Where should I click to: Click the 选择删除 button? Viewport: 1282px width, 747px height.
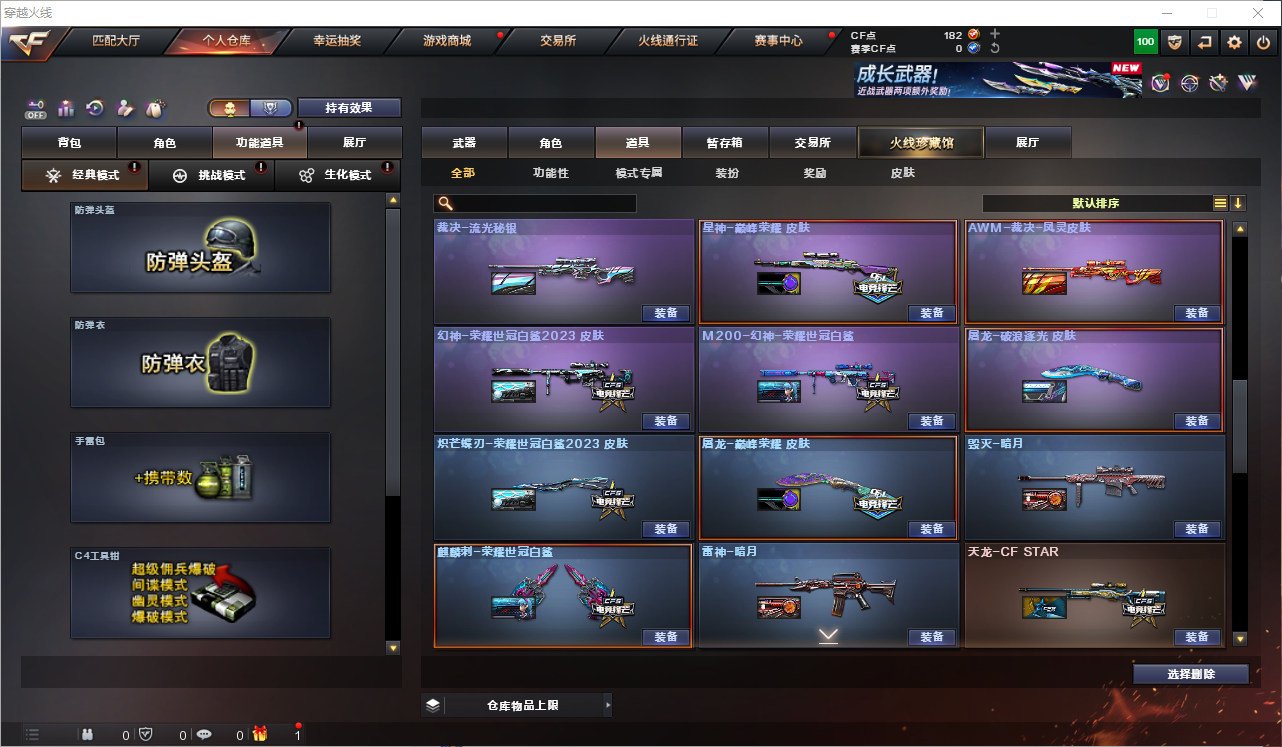[1190, 674]
